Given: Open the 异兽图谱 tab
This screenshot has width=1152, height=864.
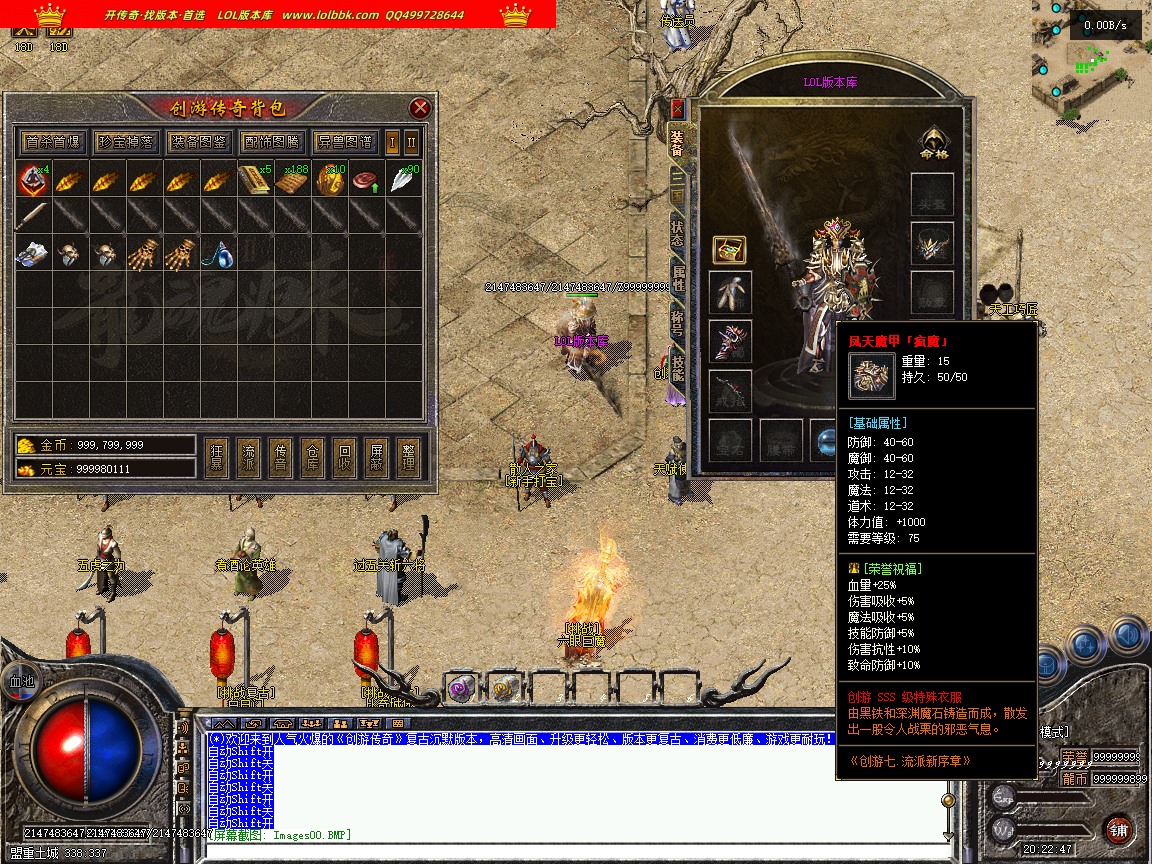Looking at the screenshot, I should point(344,142).
